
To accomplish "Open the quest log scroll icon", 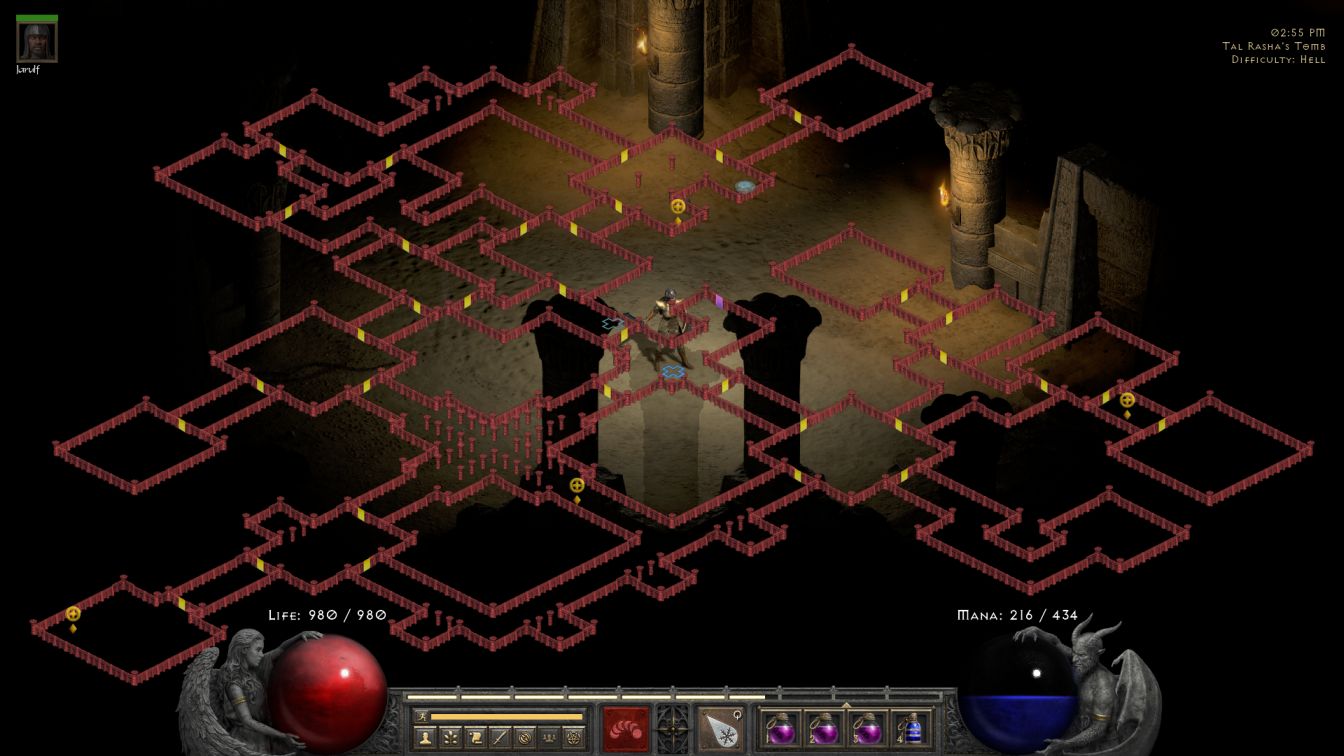I will [475, 738].
